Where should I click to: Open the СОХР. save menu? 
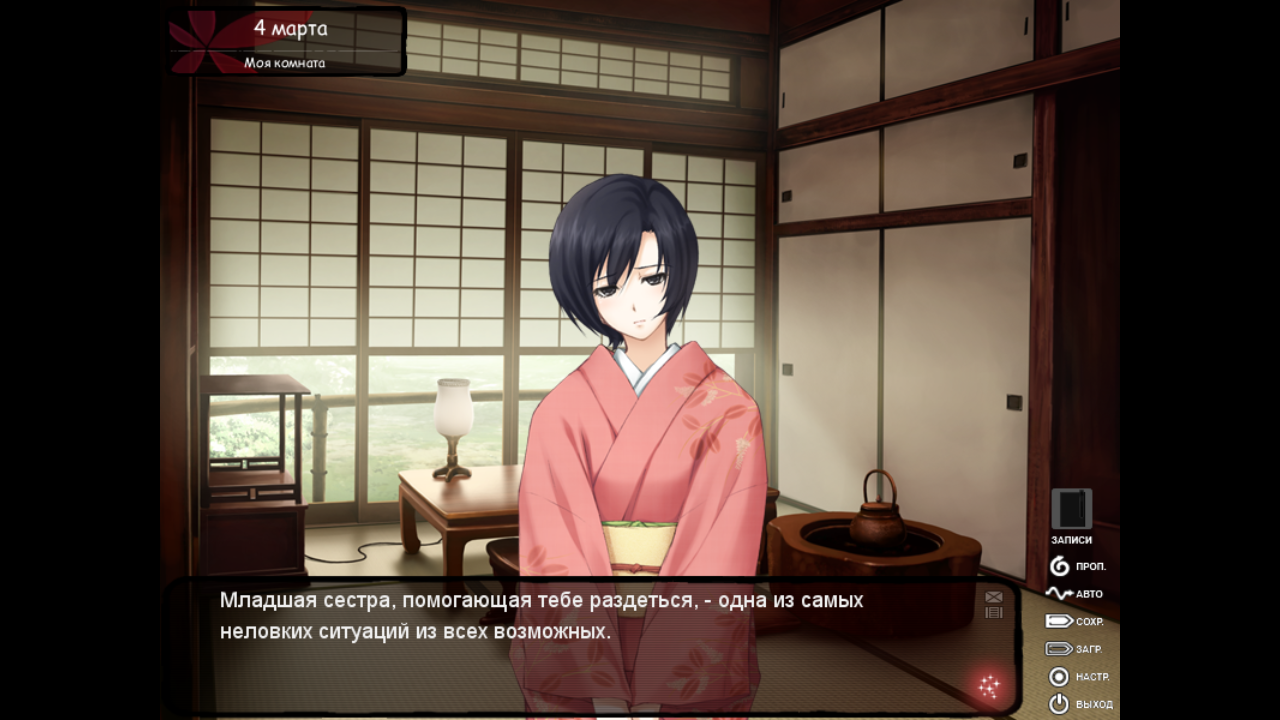(x=1074, y=621)
